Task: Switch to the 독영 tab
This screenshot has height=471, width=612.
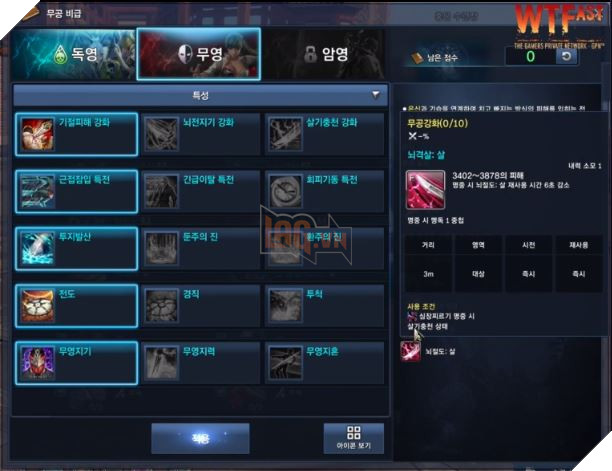Action: point(71,55)
